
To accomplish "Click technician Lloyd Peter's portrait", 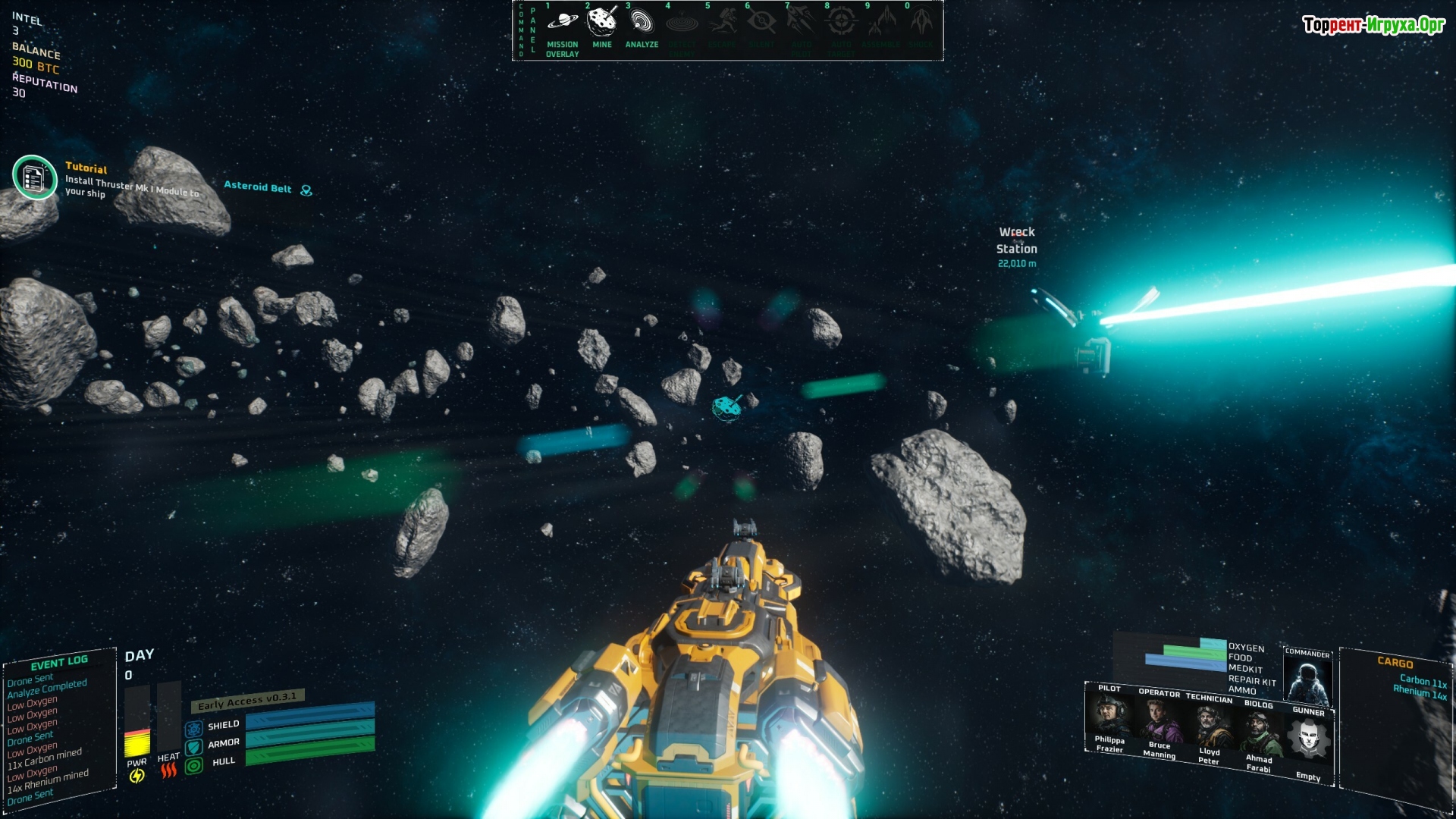I will coord(1209,726).
